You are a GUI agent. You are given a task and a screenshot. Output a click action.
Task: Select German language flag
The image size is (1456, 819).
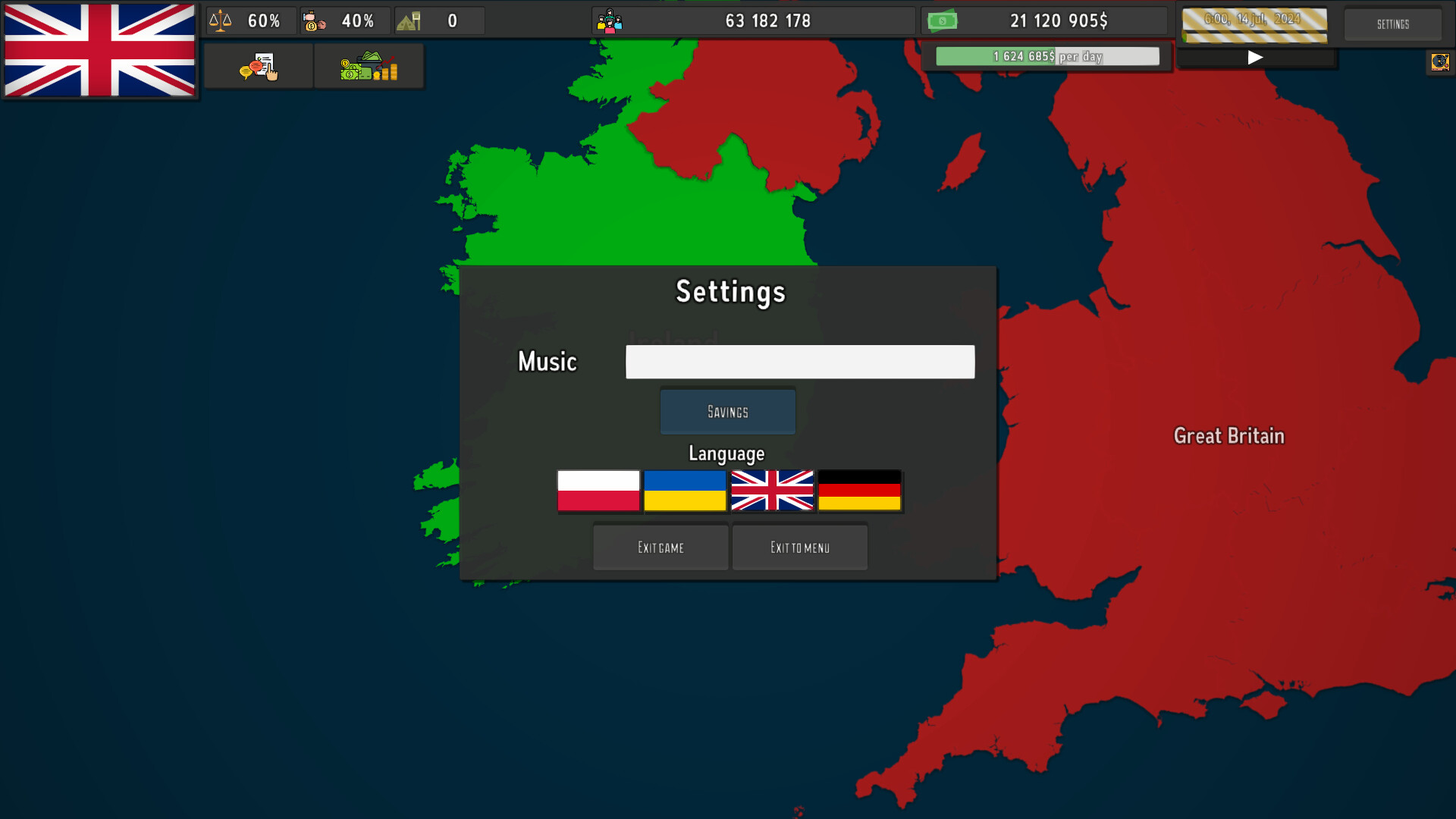[858, 491]
